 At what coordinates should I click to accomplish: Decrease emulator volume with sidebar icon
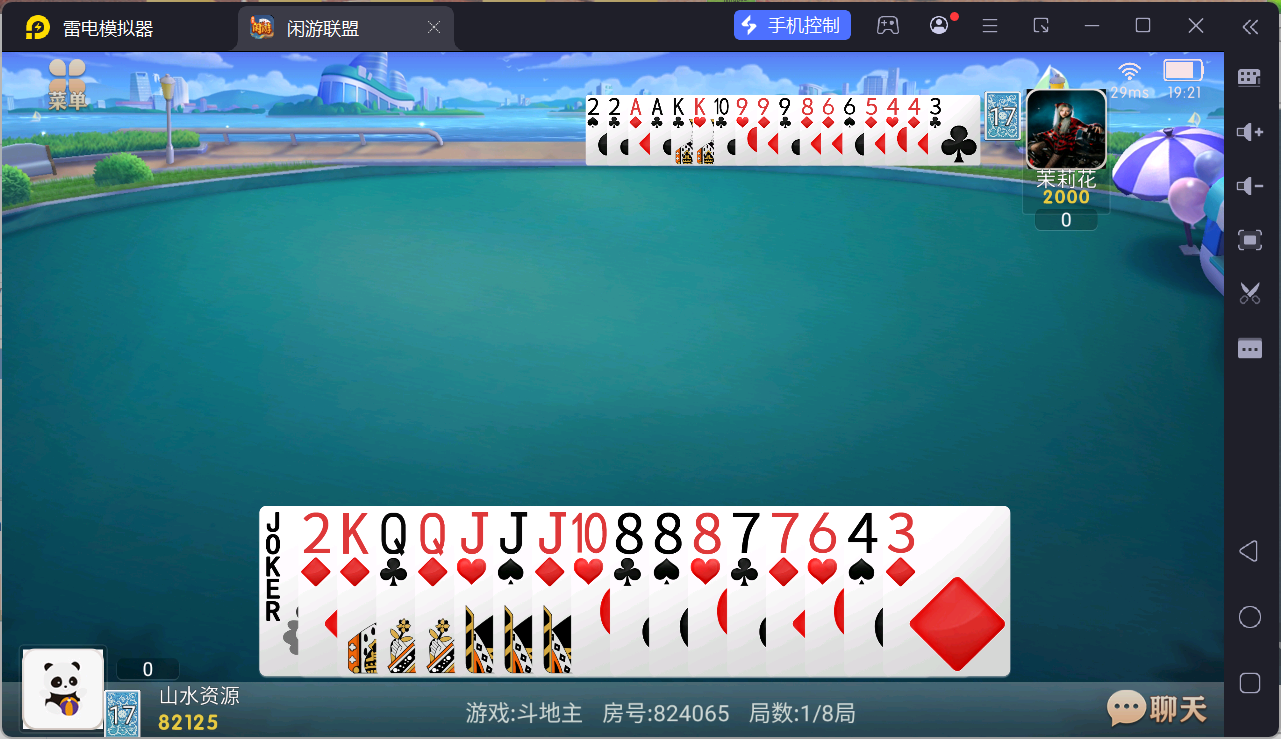coord(1249,185)
